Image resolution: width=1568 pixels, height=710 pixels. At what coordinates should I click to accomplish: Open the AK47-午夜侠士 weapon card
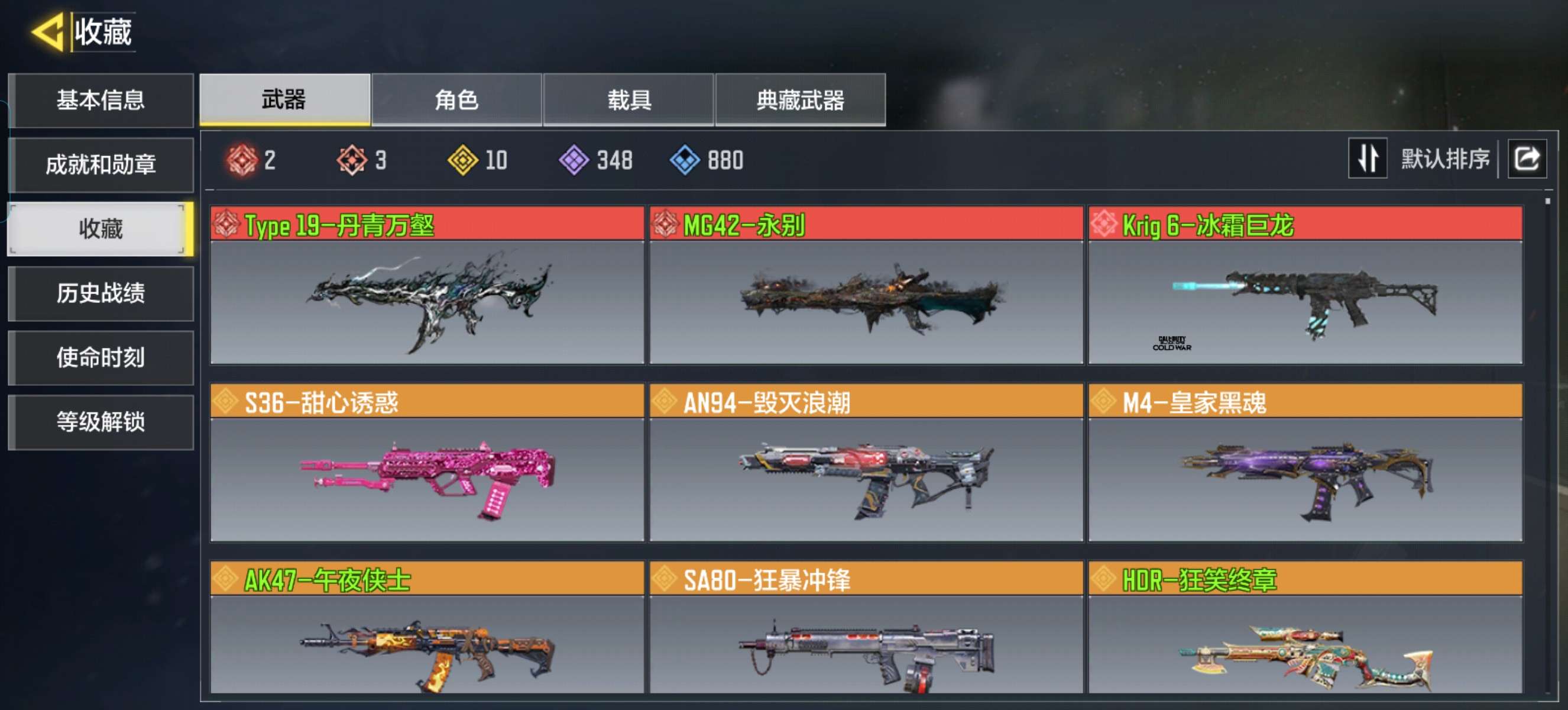click(427, 627)
